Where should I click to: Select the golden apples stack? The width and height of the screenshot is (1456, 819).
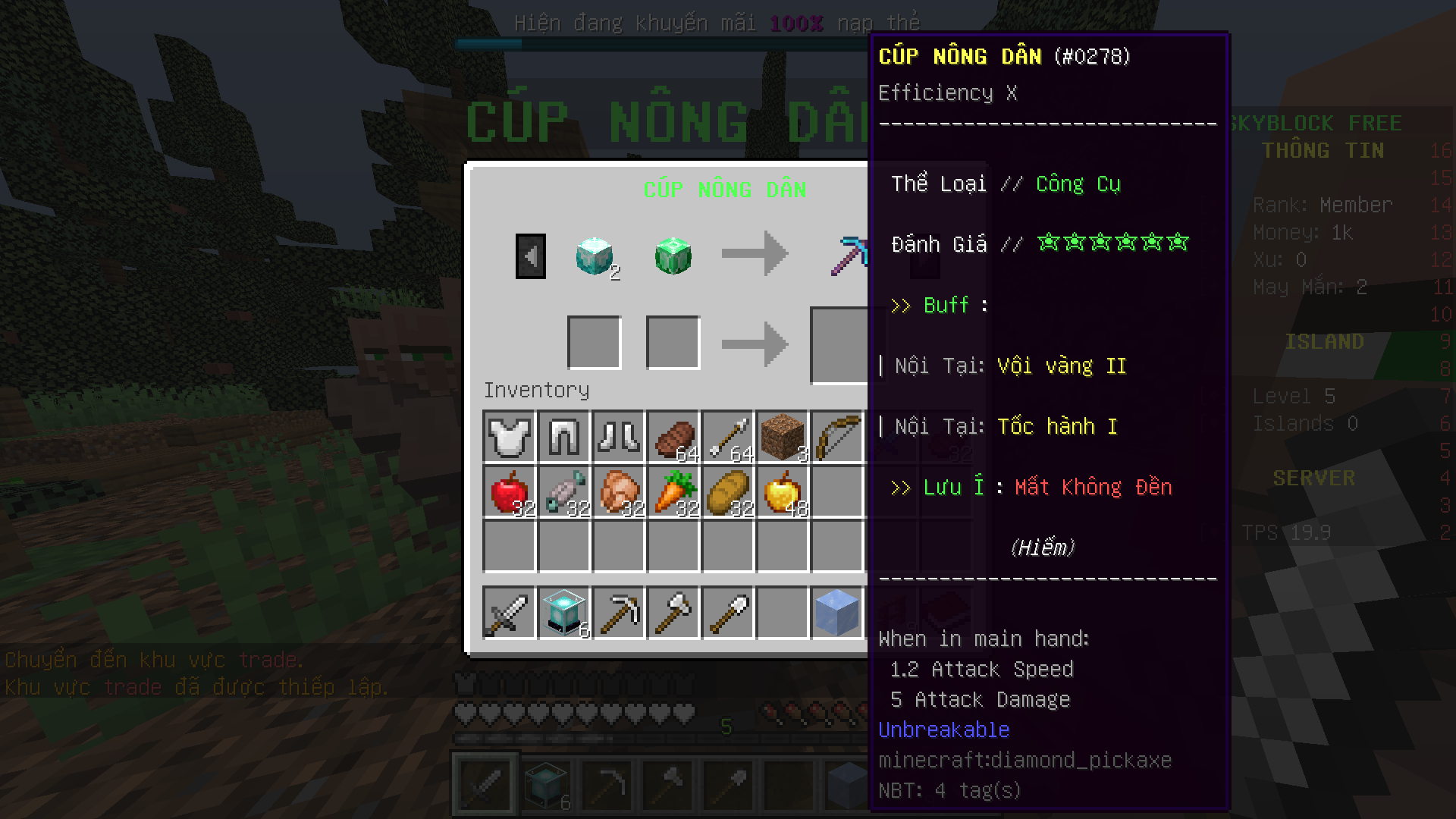782,492
